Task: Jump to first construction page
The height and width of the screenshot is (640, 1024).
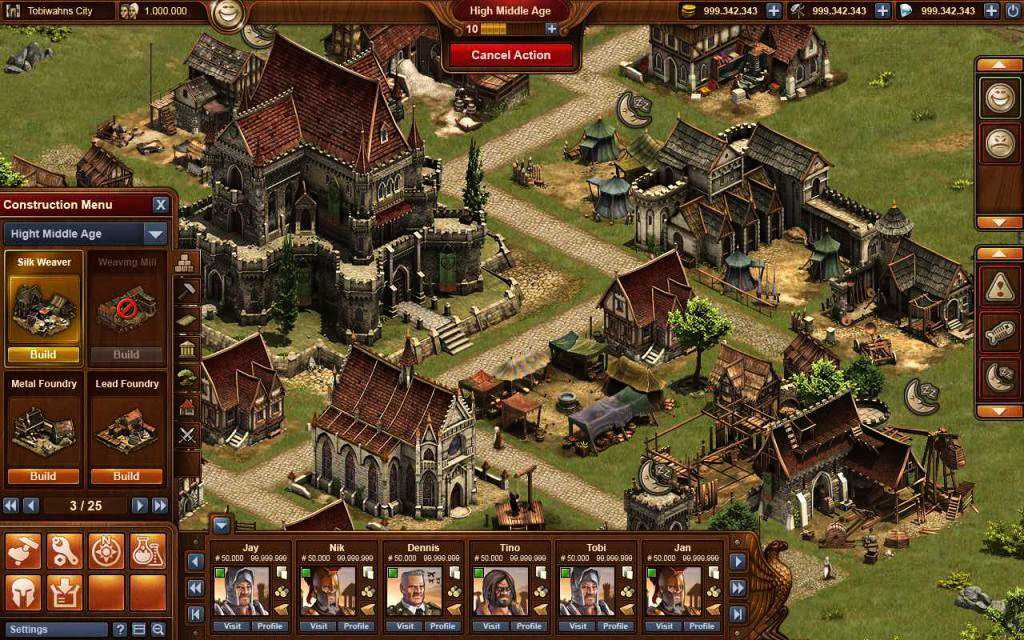Action: [11, 506]
